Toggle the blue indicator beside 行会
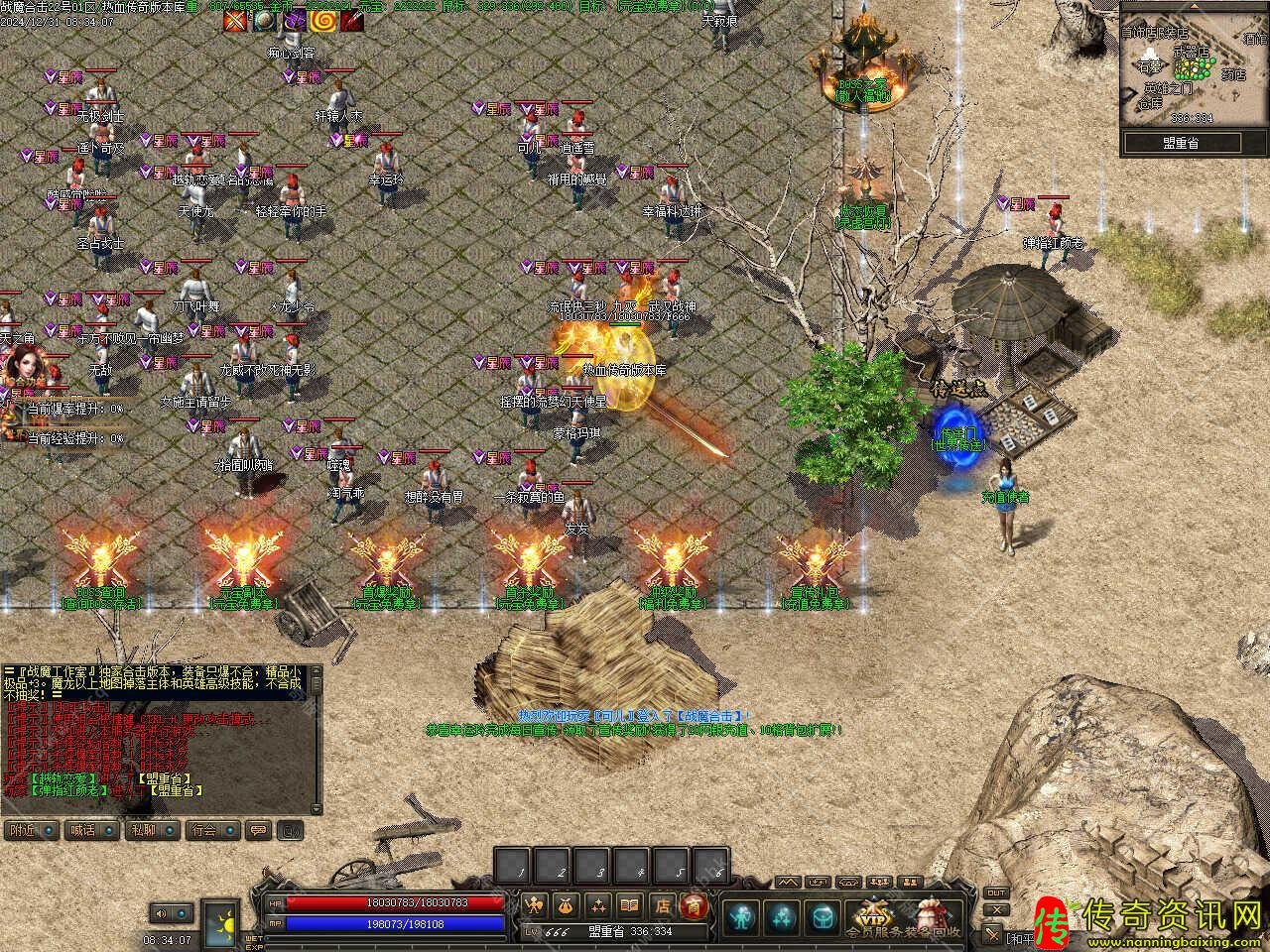The width and height of the screenshot is (1270, 952). [x=230, y=833]
